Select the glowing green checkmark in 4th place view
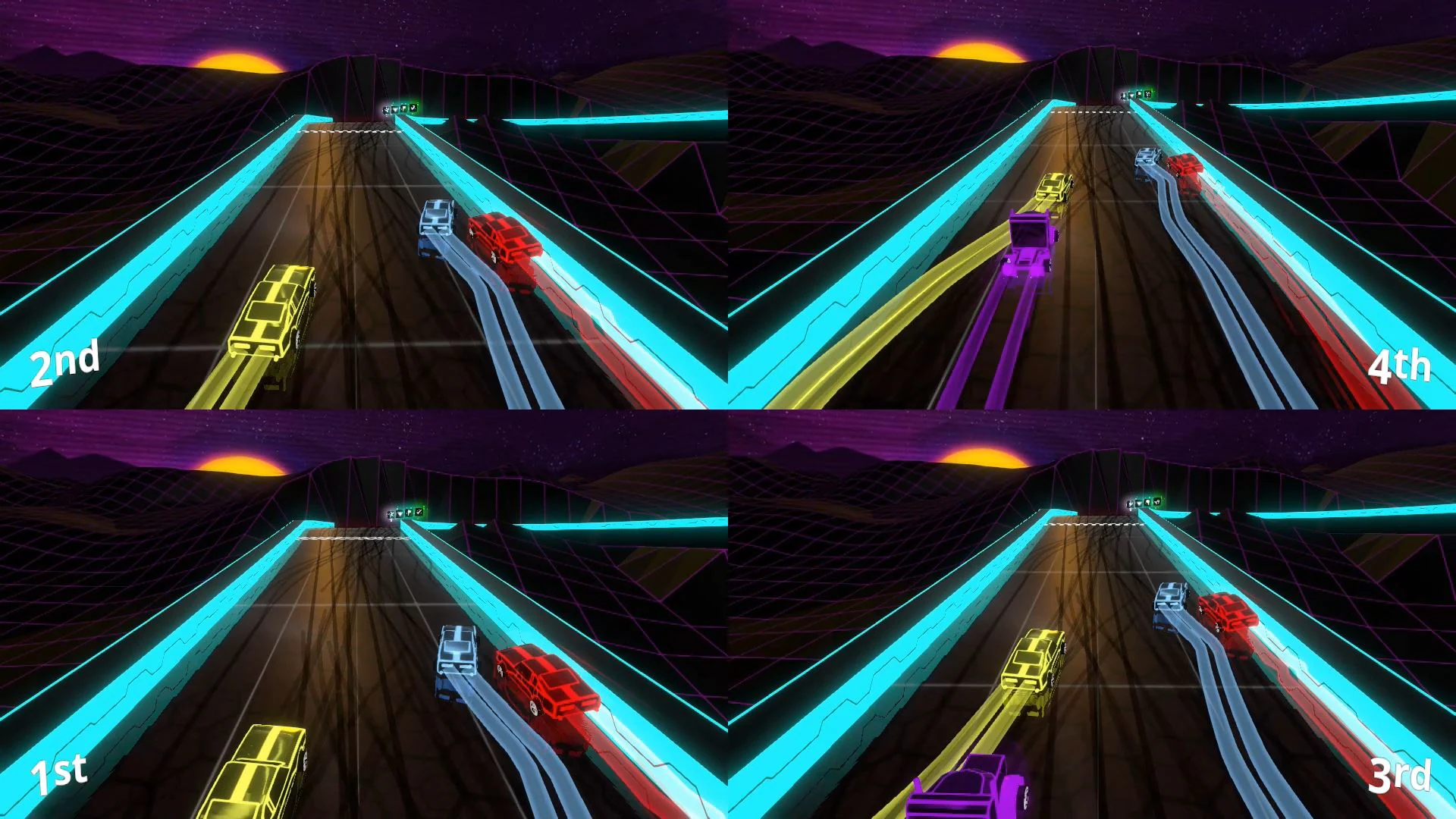Viewport: 1456px width, 819px height. (x=1148, y=94)
